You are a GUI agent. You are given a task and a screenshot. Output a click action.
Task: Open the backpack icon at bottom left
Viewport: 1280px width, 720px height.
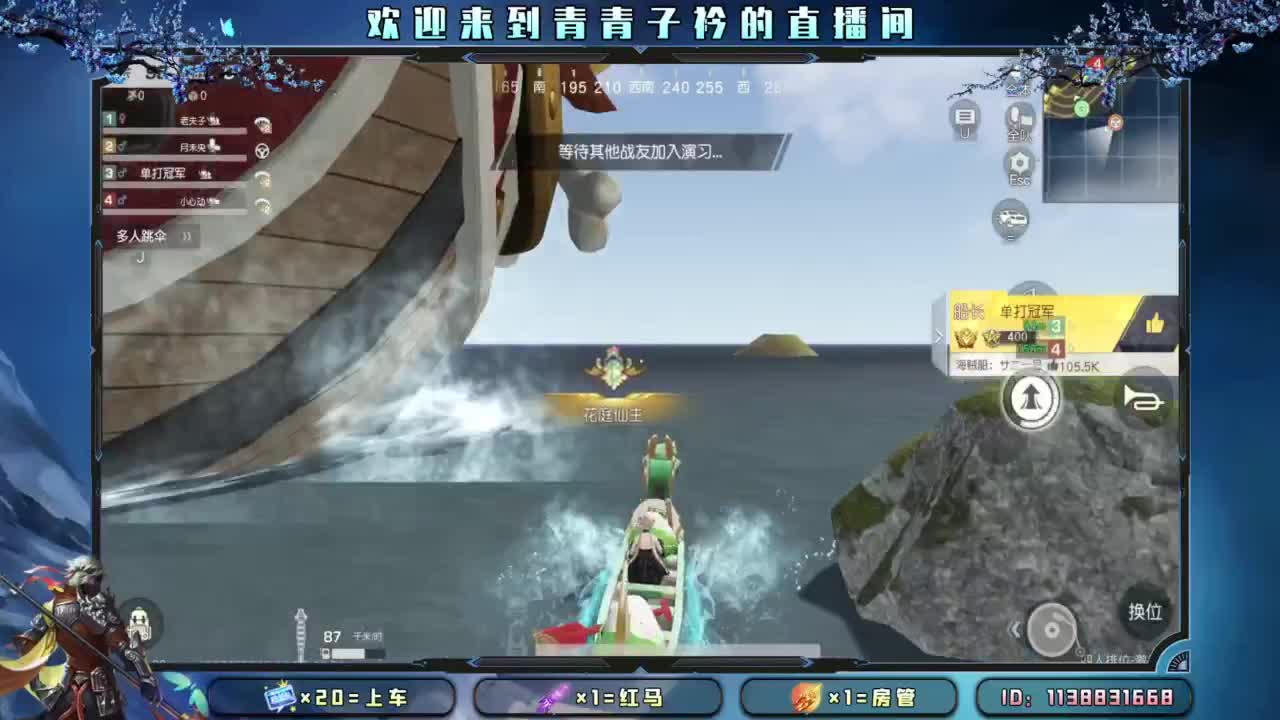click(141, 625)
